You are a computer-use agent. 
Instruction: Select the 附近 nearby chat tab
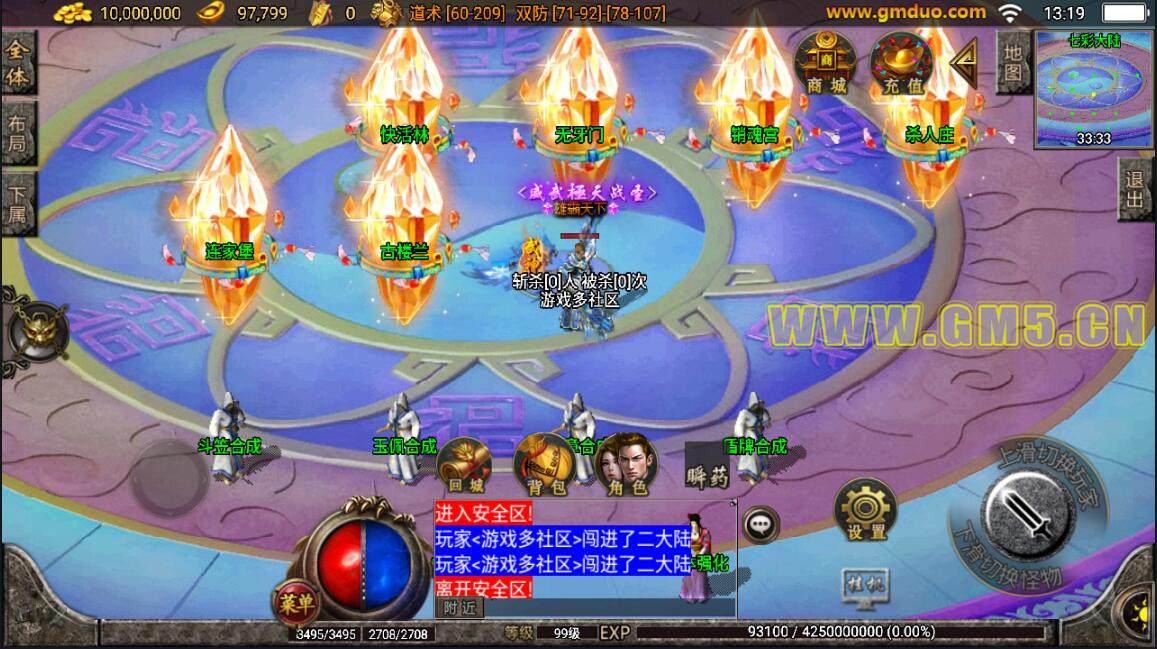459,607
